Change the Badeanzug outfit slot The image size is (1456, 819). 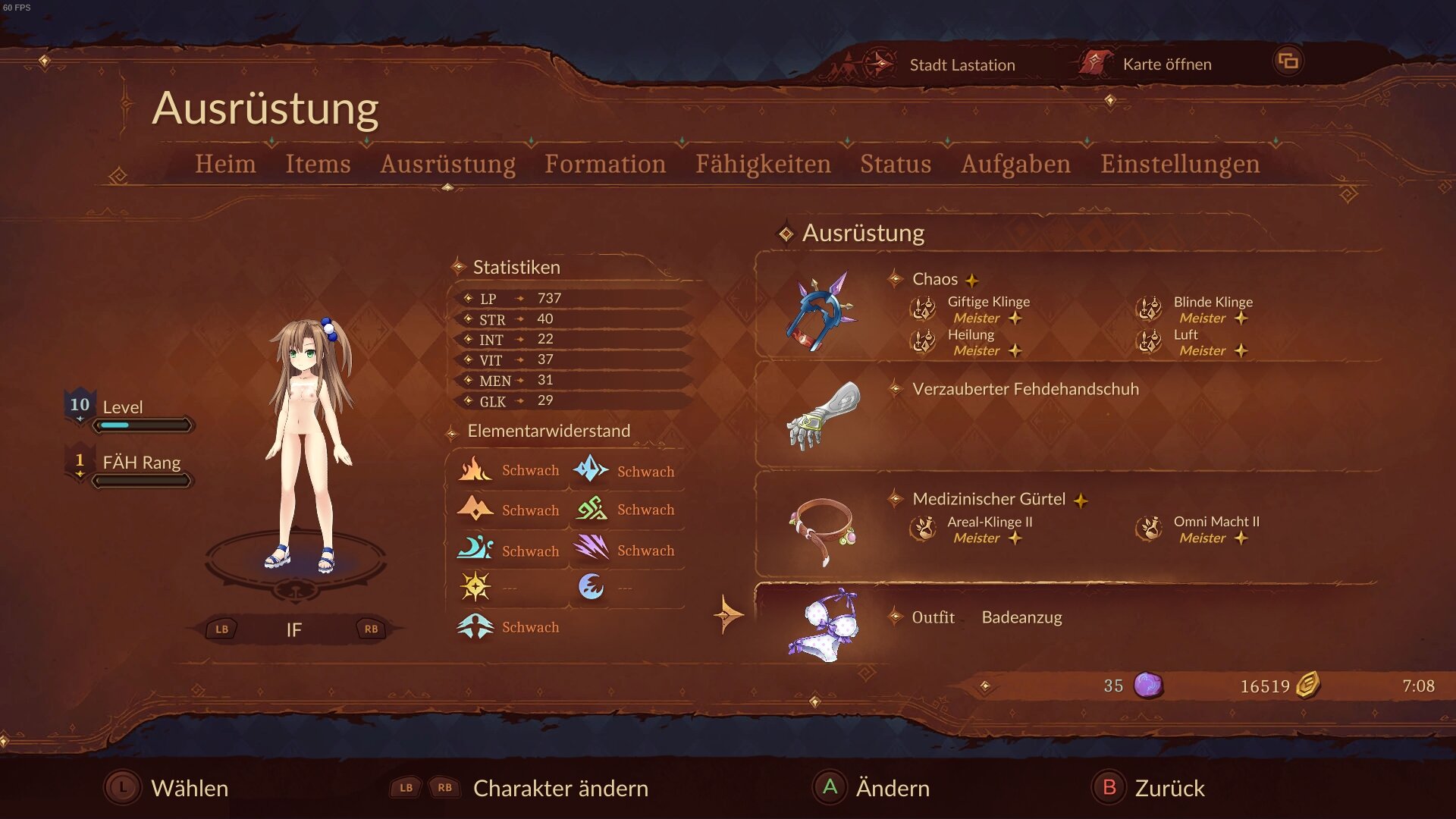pyautogui.click(x=1021, y=617)
